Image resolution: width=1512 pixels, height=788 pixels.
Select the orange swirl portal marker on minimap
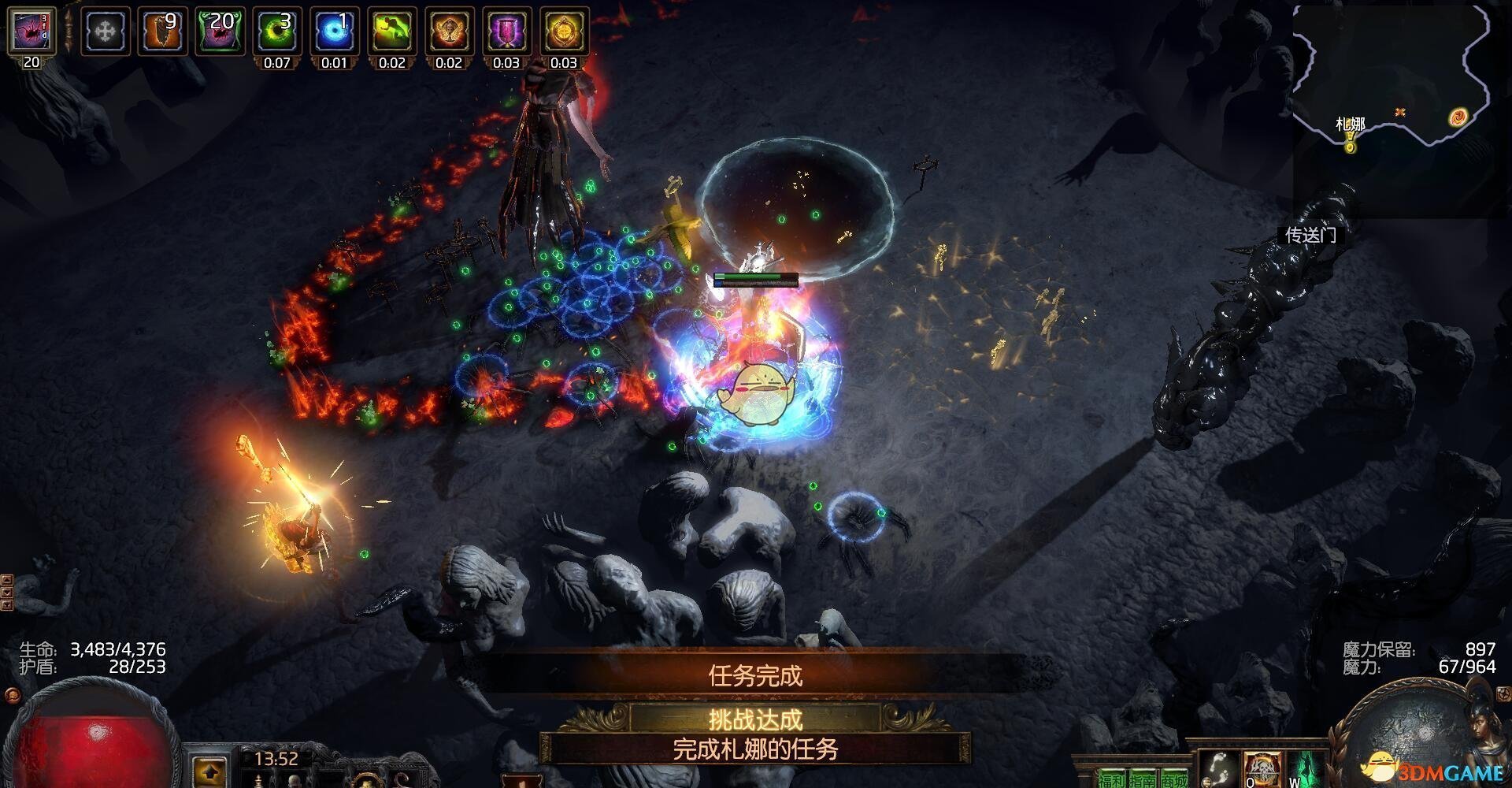(1458, 117)
